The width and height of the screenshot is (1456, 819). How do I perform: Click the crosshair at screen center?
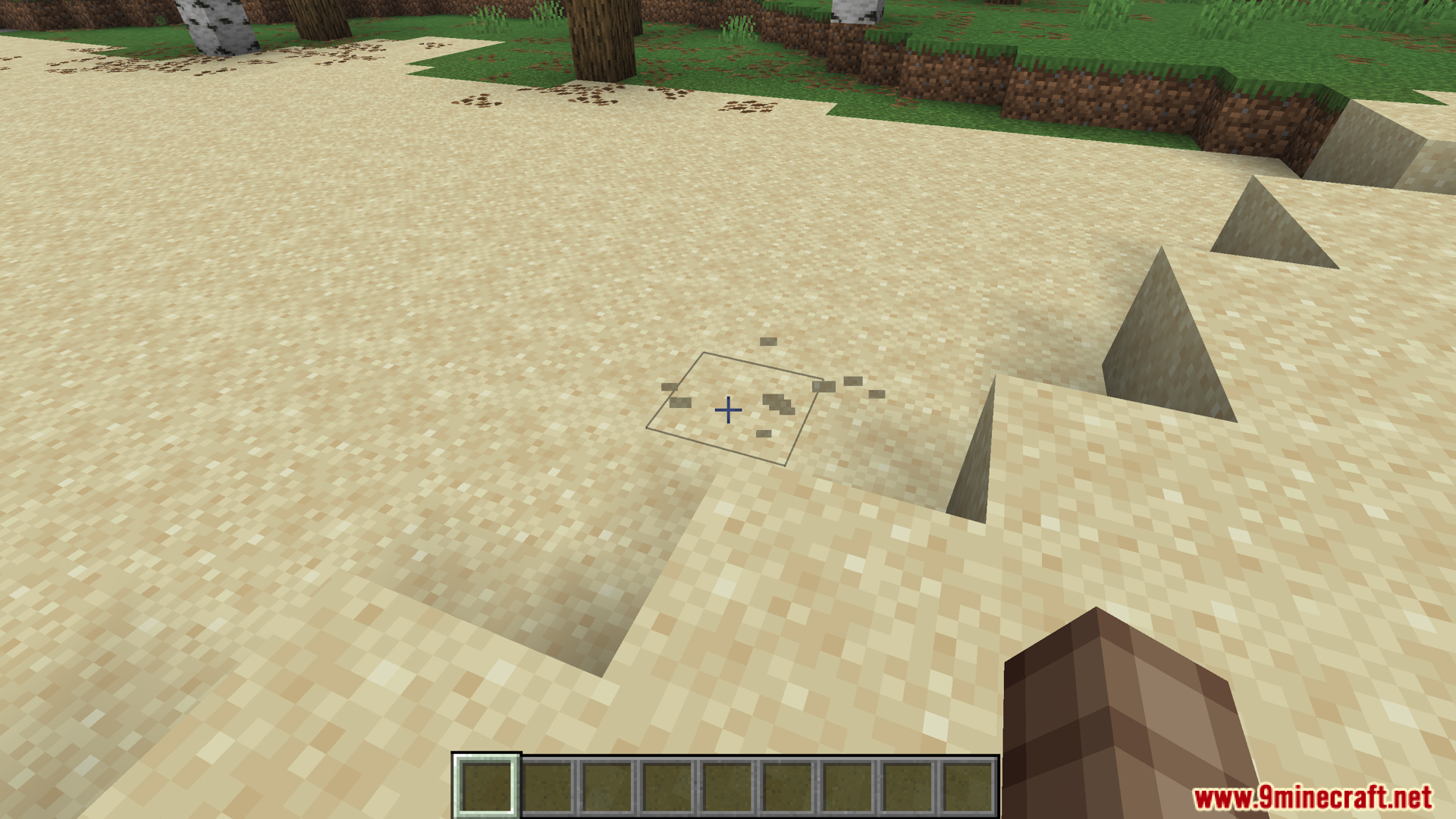pyautogui.click(x=727, y=409)
